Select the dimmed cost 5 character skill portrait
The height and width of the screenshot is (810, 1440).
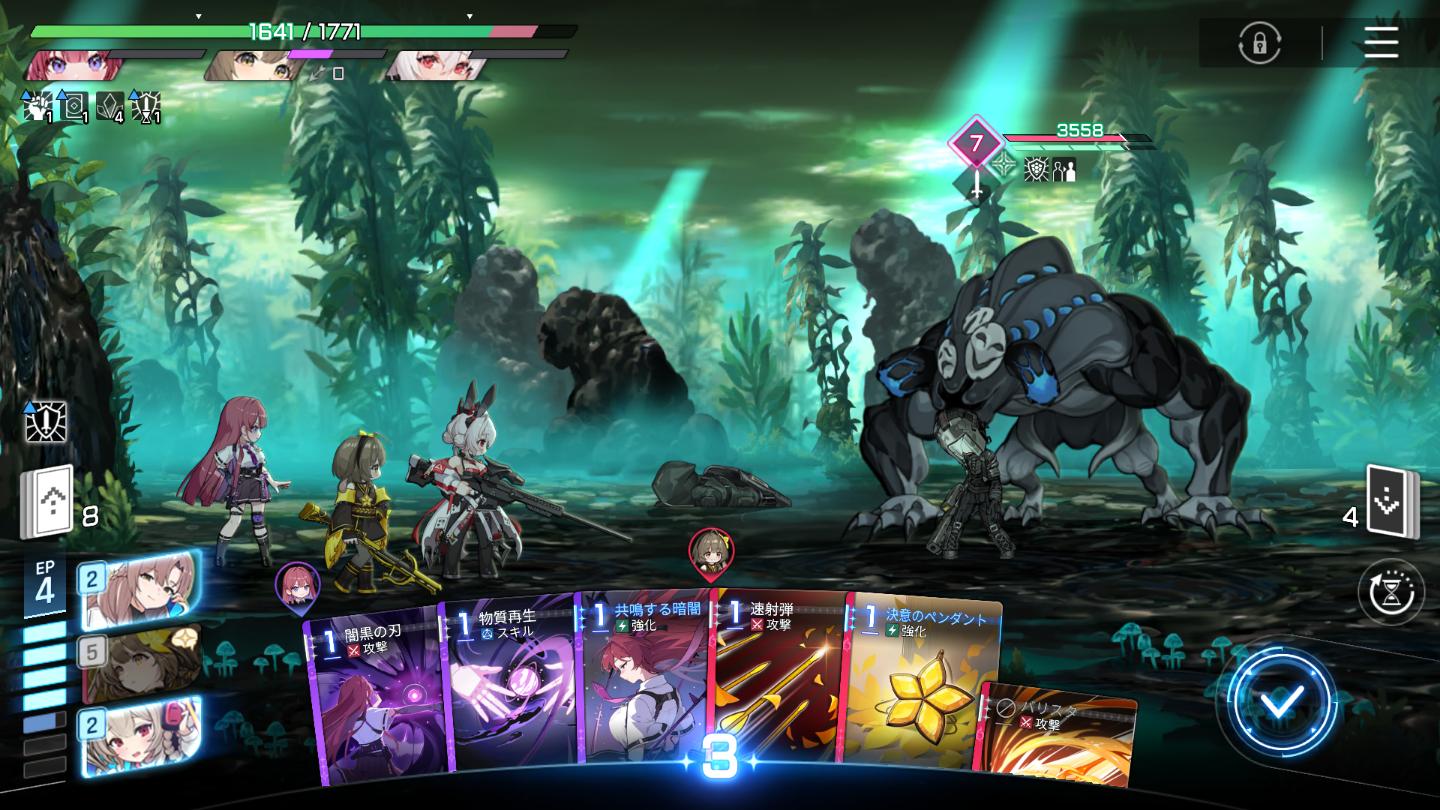pyautogui.click(x=140, y=663)
